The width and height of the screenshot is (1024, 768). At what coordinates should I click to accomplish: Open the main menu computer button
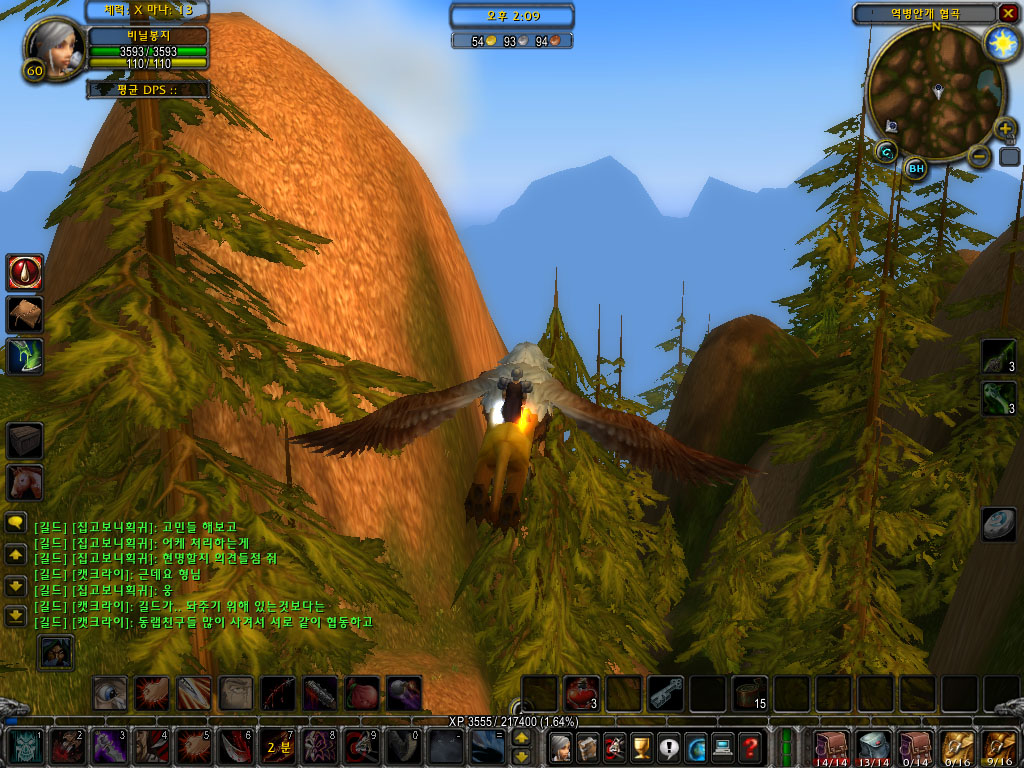[x=723, y=746]
